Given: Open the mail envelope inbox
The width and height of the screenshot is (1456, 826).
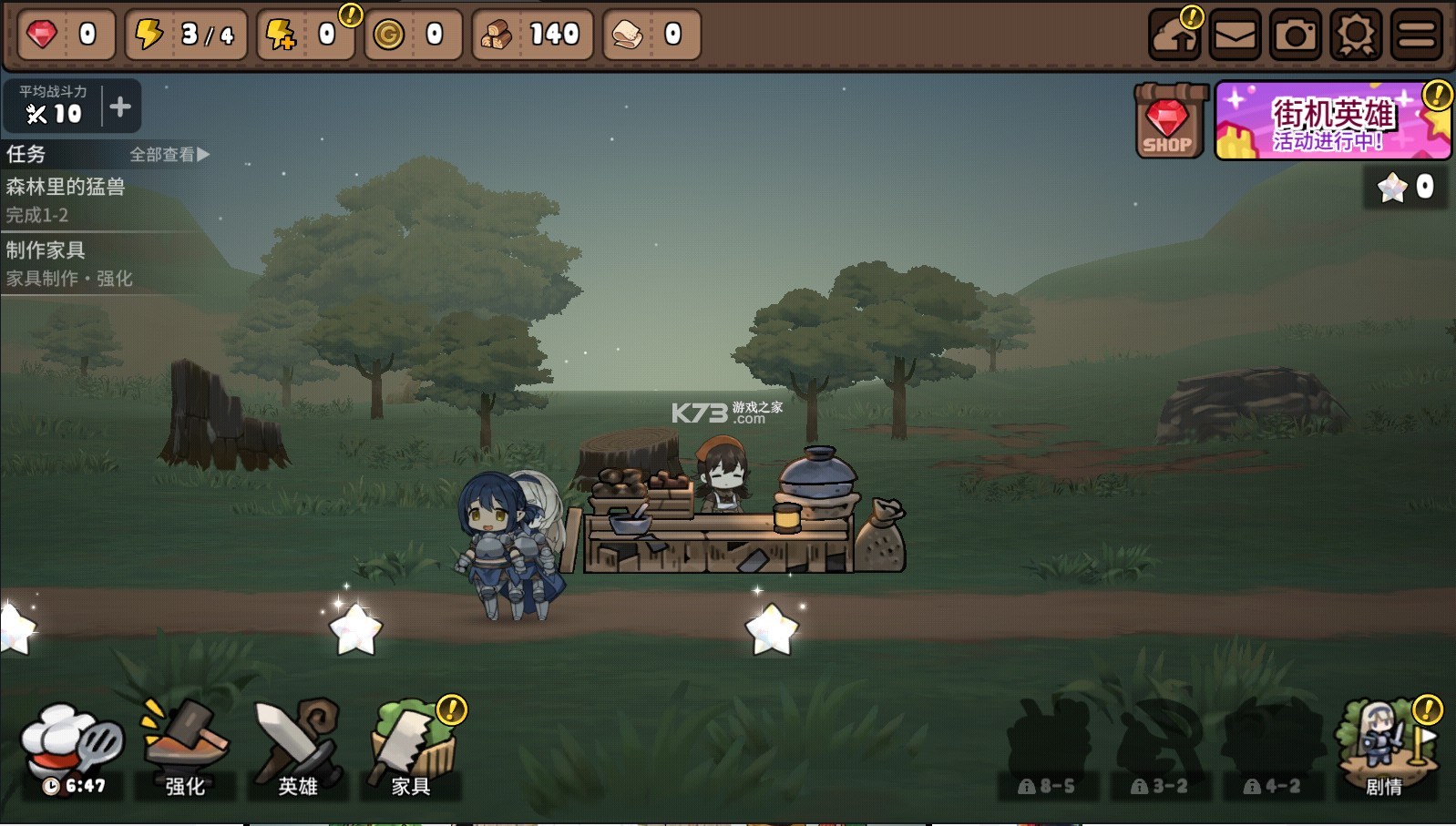Looking at the screenshot, I should tap(1235, 36).
